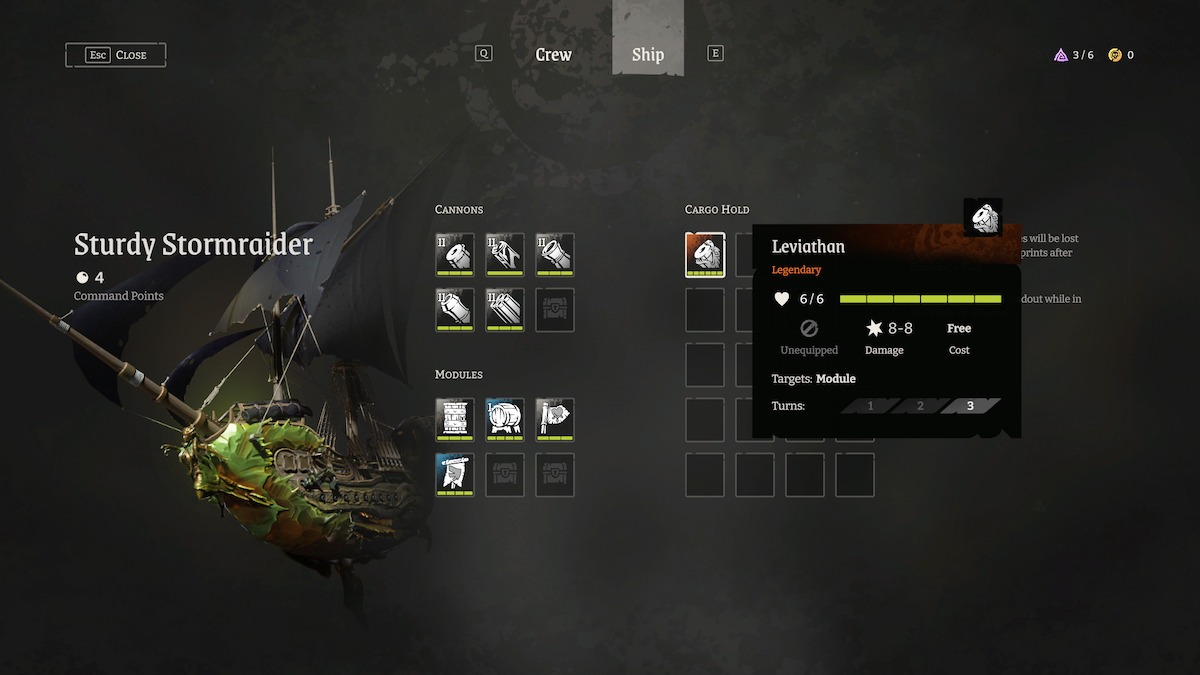Screen dimensions: 1200x675
Task: Pick the heart flag module
Action: click(x=555, y=419)
